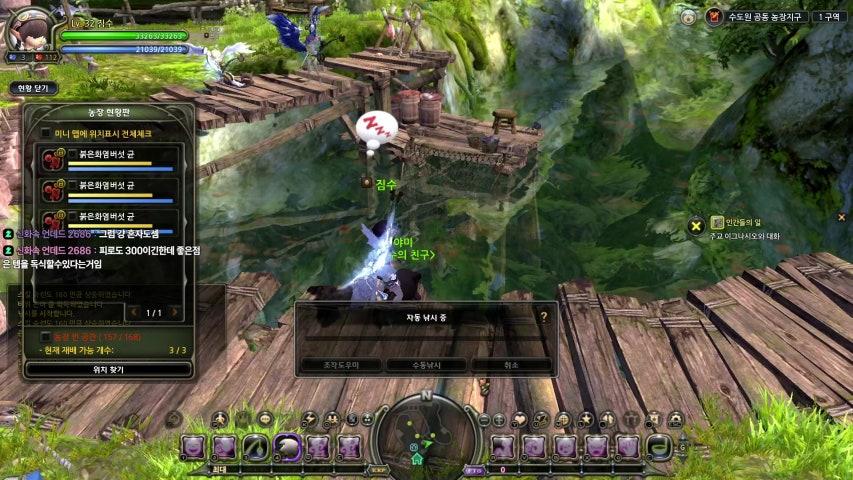Open the circular minimap
This screenshot has height=480, width=853.
coord(426,438)
